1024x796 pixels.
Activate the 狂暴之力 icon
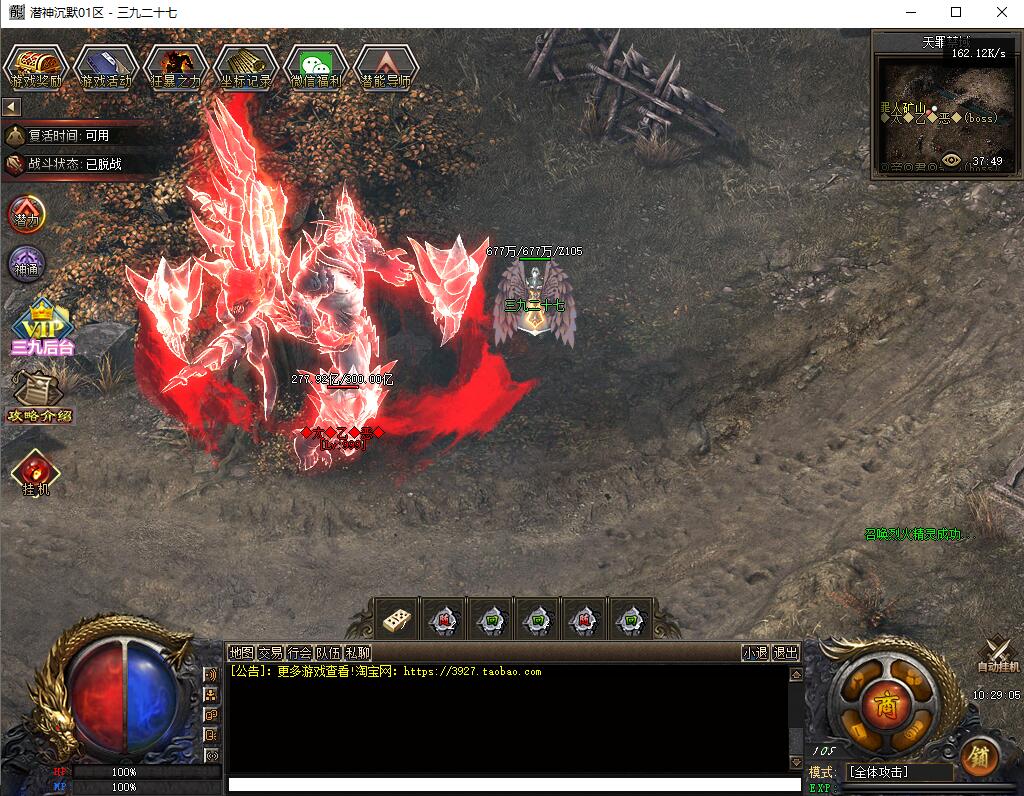click(175, 67)
